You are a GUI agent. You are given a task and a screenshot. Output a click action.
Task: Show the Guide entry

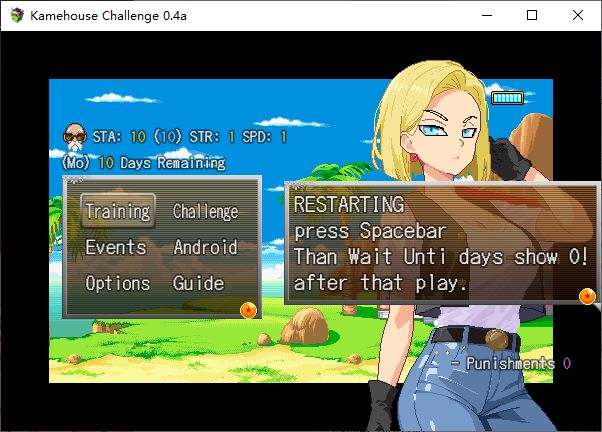[x=198, y=283]
